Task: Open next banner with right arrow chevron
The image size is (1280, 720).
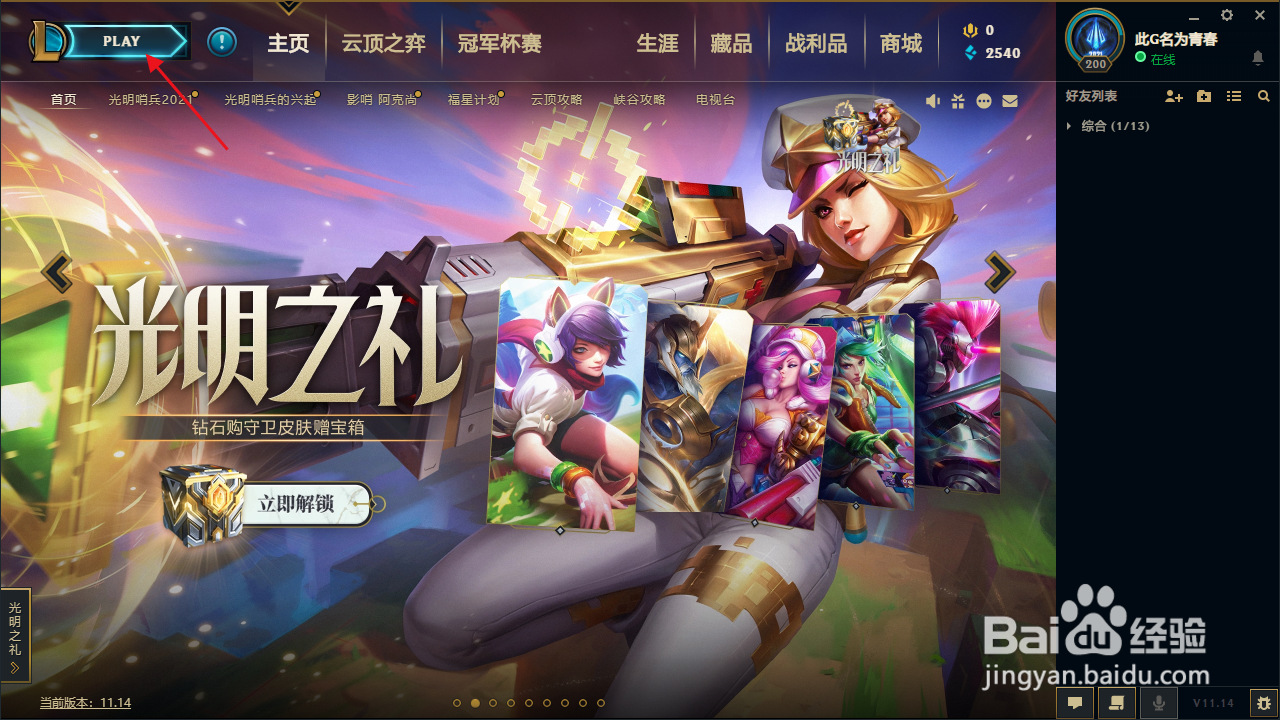Action: pos(997,270)
